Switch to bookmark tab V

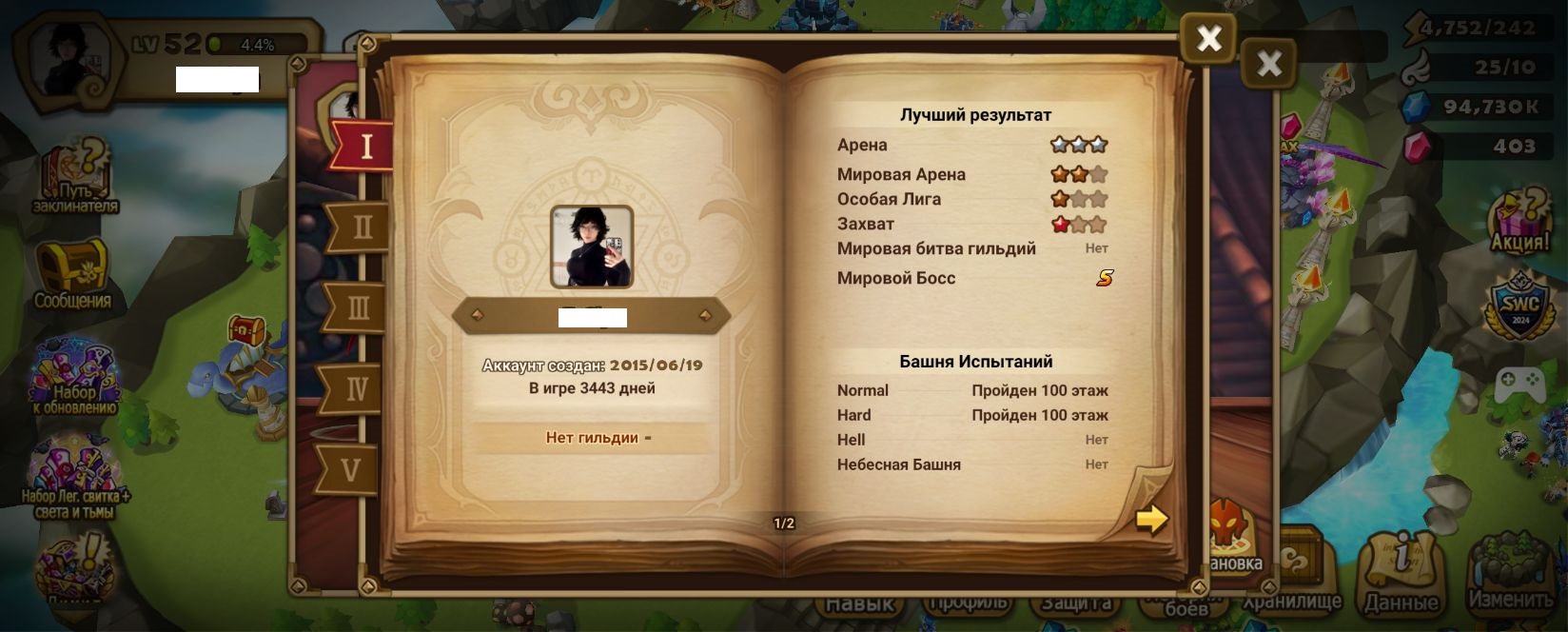click(x=351, y=469)
